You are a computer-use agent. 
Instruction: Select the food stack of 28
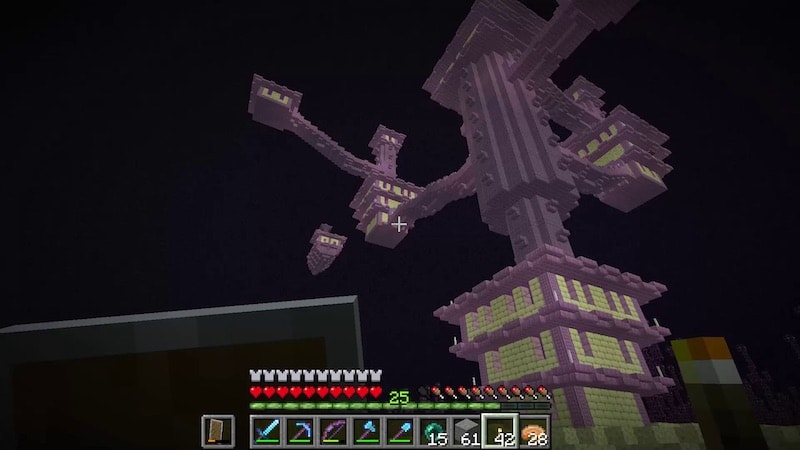pos(534,431)
